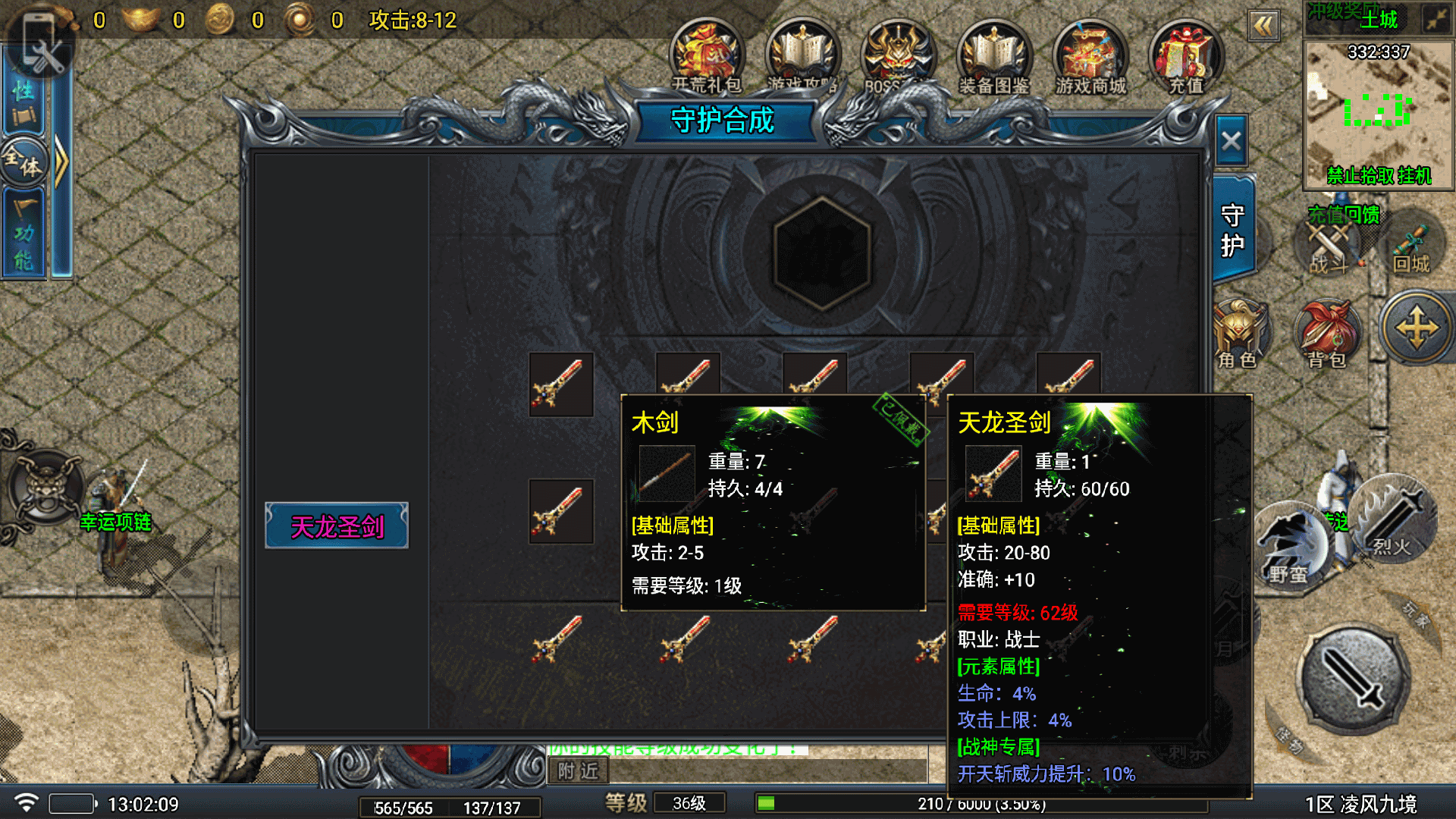Activate the 烈火 skill
This screenshot has height=819, width=1456.
[1394, 518]
